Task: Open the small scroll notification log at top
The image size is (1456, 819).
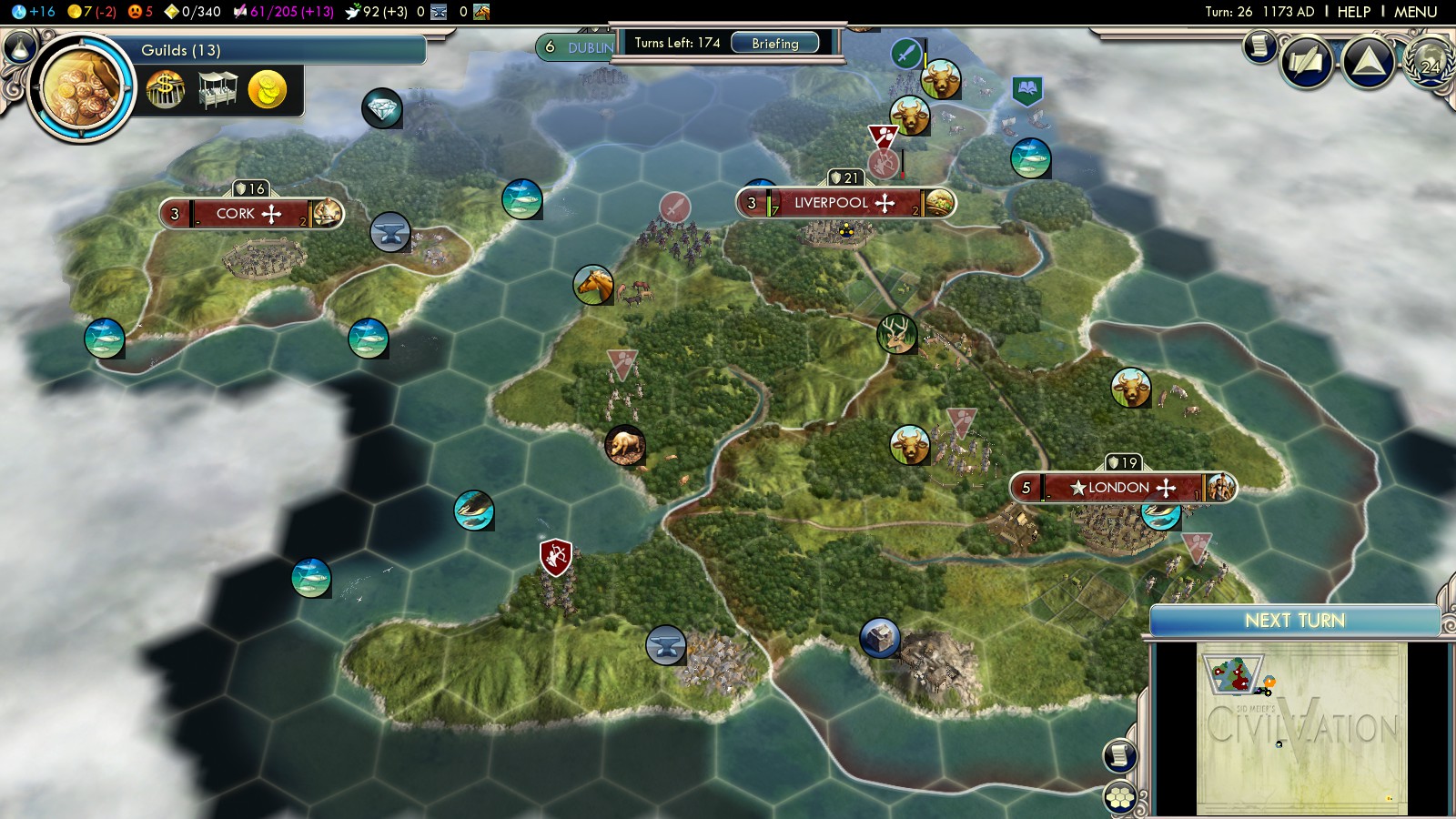Action: [1259, 45]
